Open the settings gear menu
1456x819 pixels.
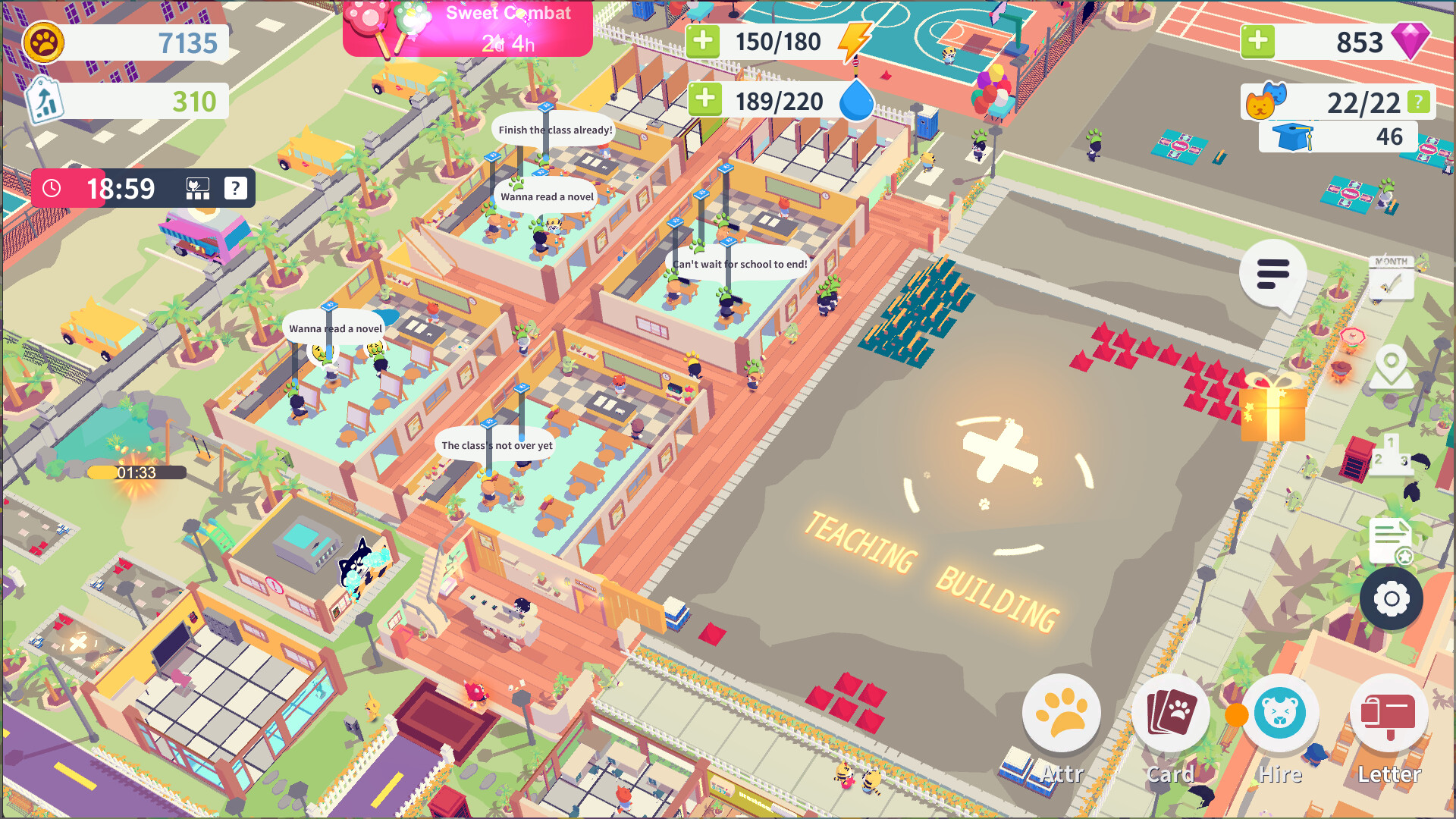click(1390, 599)
